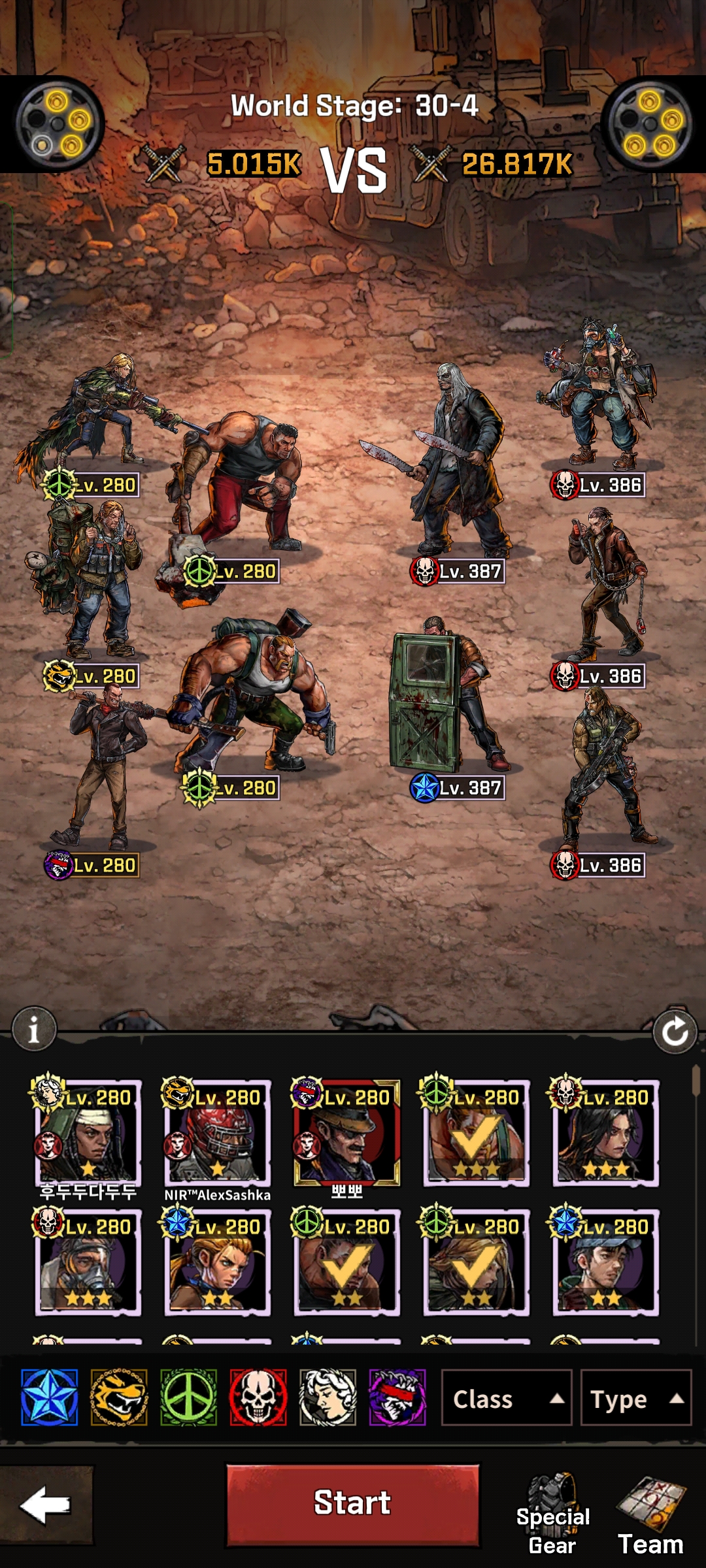Open the Type filter dropdown
This screenshot has height=1568, width=706.
point(635,1399)
